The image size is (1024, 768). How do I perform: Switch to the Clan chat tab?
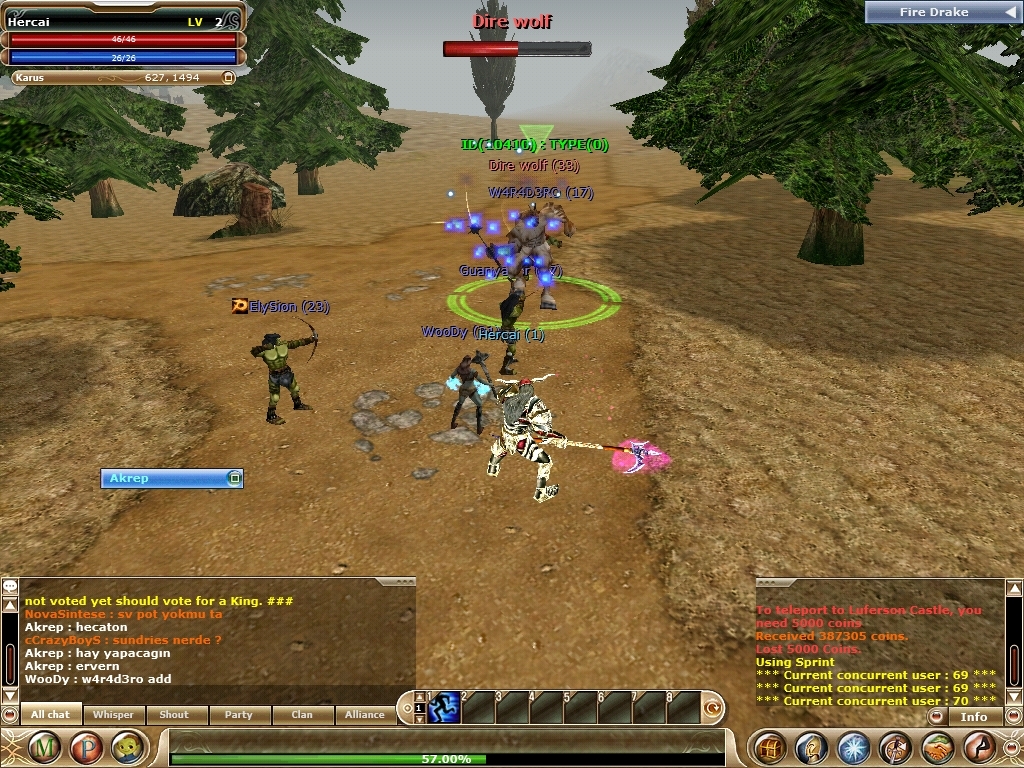click(302, 714)
